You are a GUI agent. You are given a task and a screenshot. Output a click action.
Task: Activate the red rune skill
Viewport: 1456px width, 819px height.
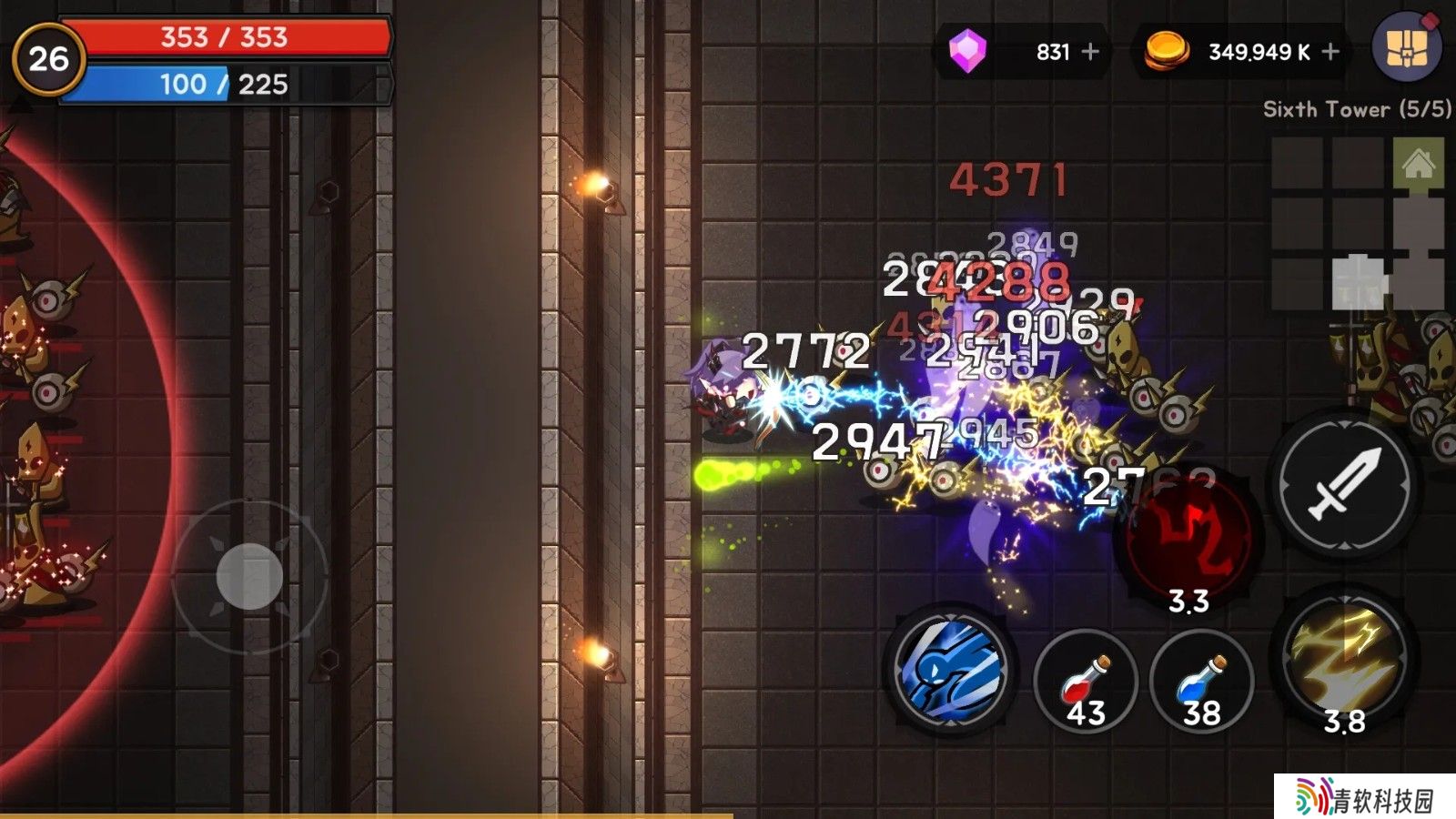coord(1188,537)
